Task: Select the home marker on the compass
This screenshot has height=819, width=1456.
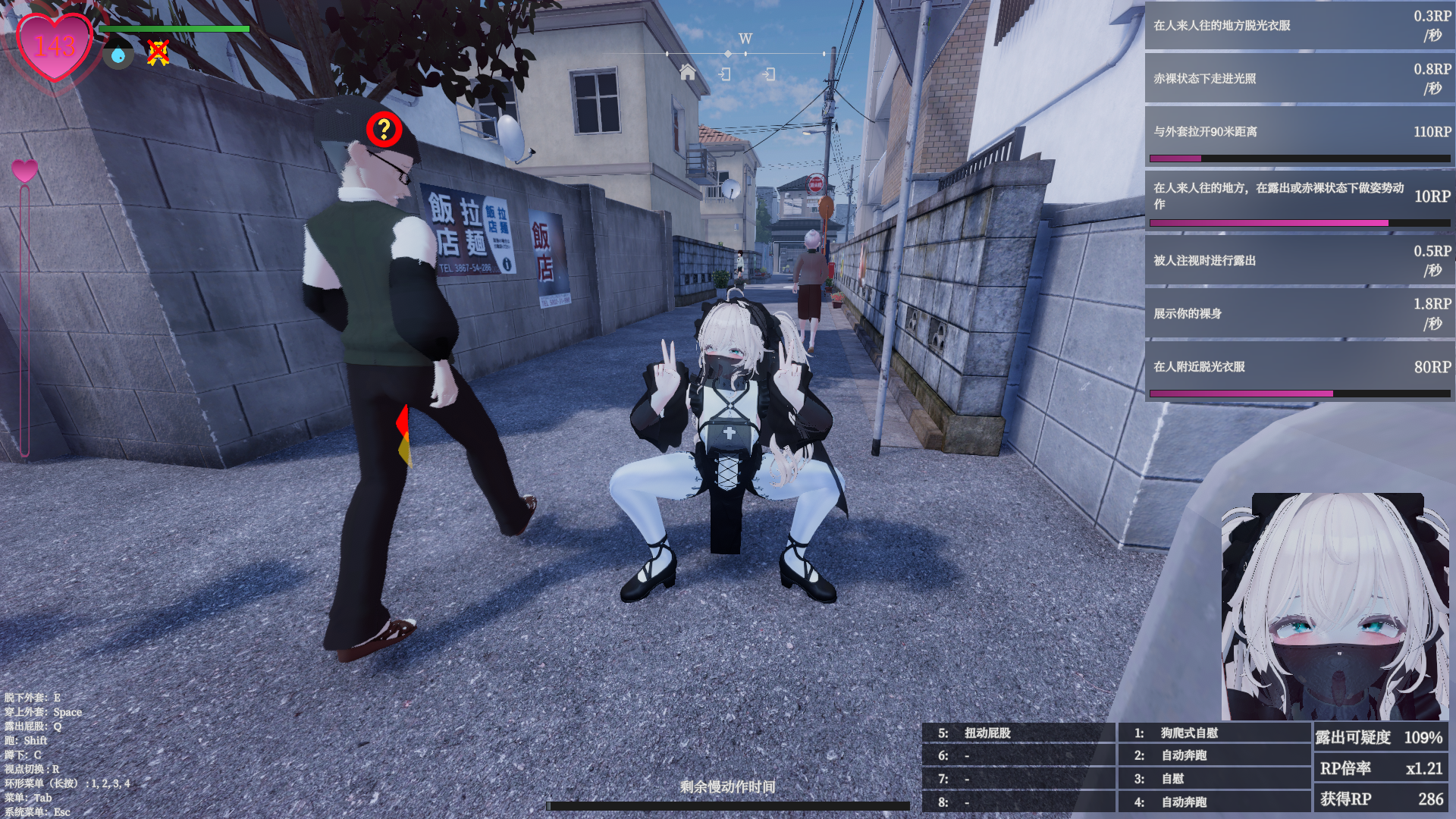Action: coord(688,72)
